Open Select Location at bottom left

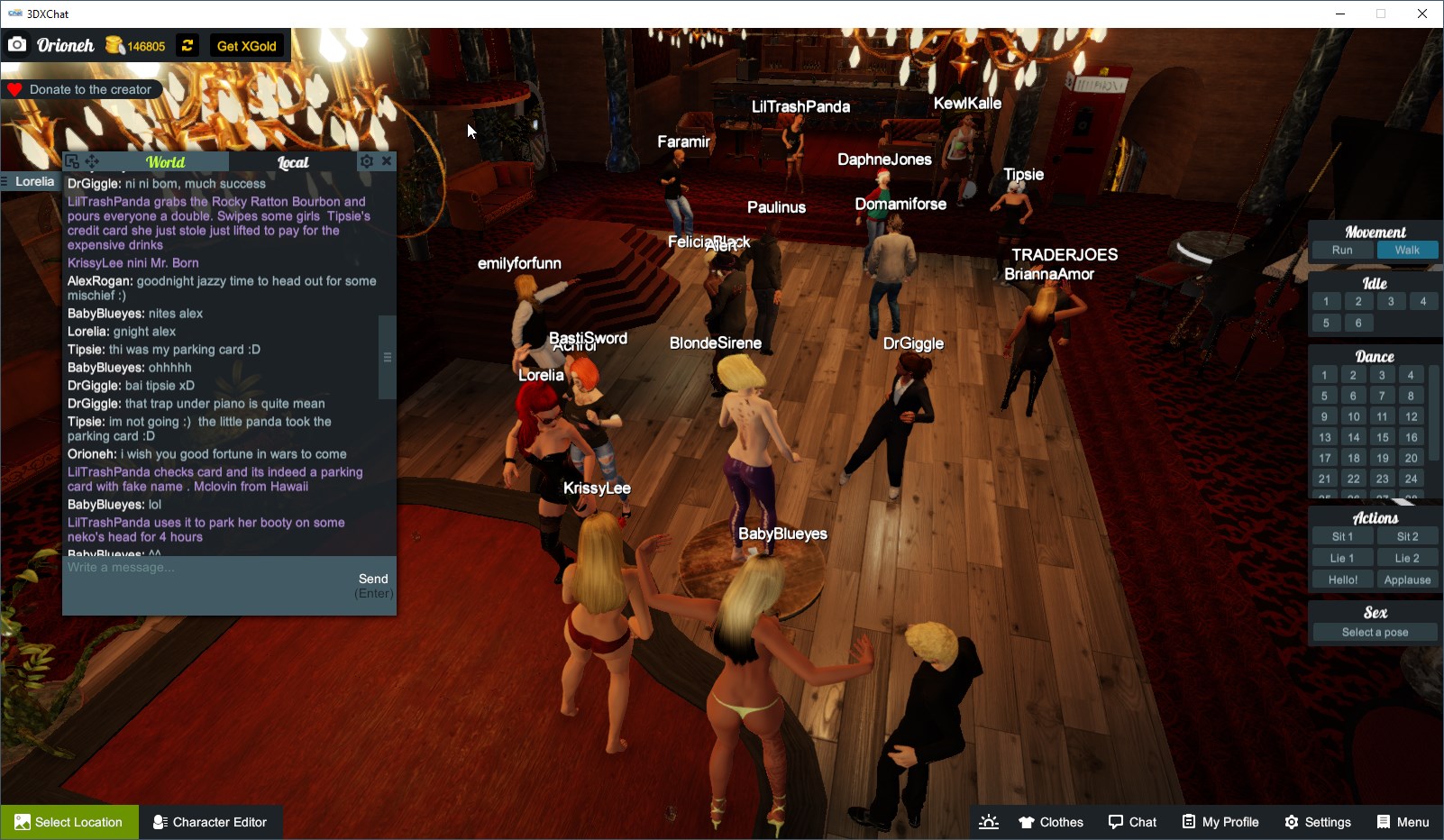pyautogui.click(x=69, y=821)
